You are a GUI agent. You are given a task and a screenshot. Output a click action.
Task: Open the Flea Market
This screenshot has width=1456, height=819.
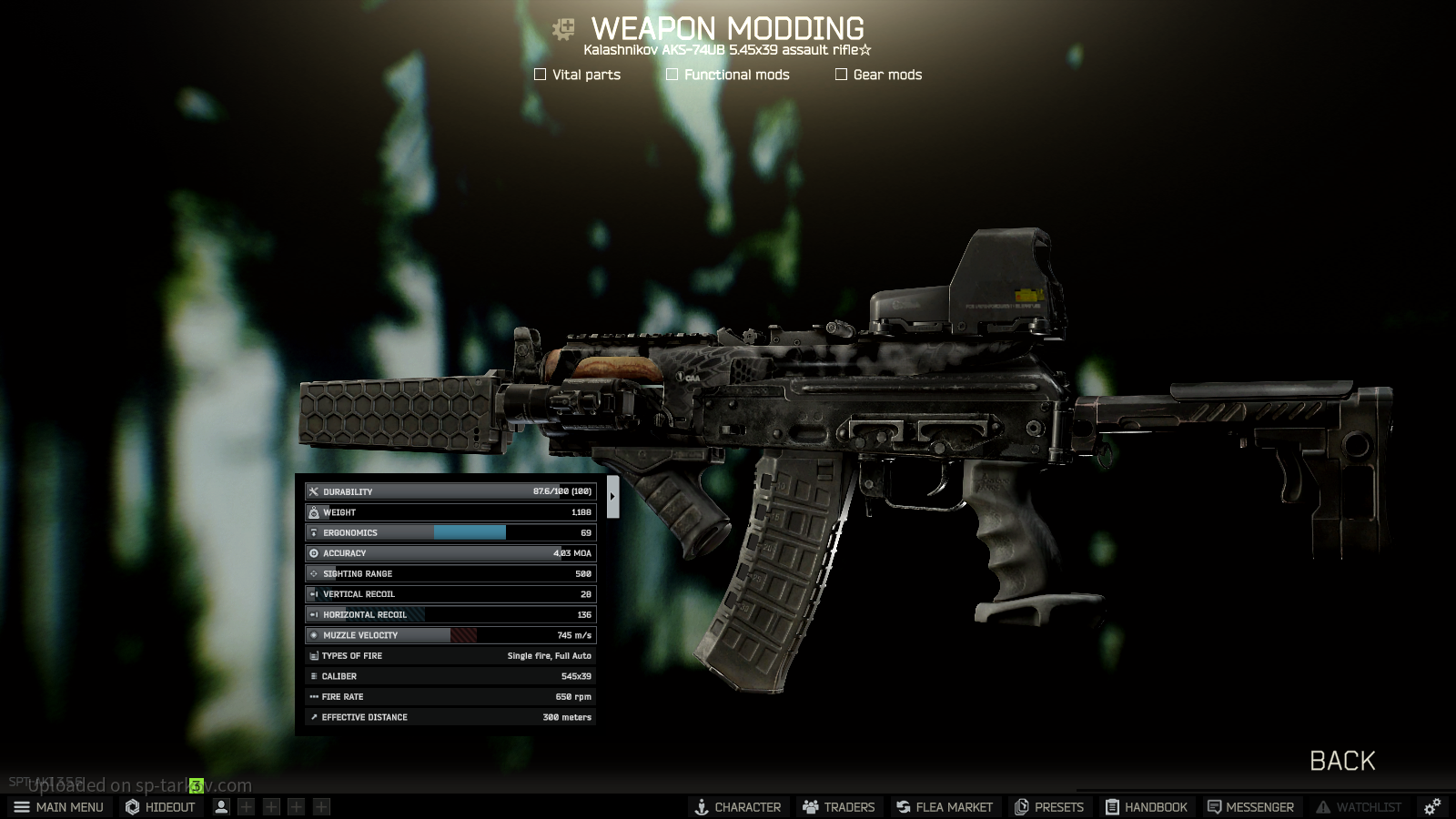click(944, 807)
